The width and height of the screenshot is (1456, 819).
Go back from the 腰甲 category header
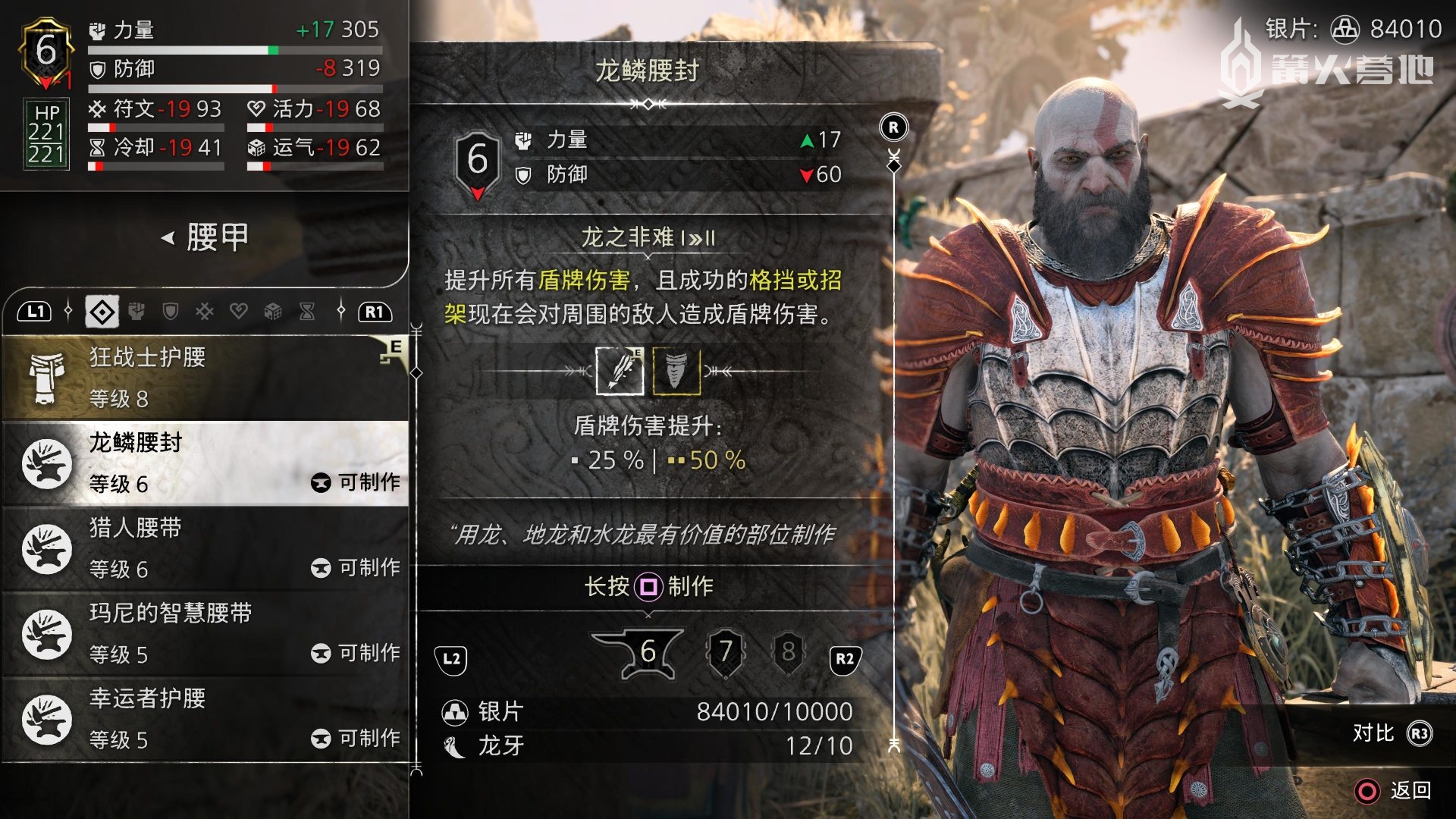(x=168, y=238)
